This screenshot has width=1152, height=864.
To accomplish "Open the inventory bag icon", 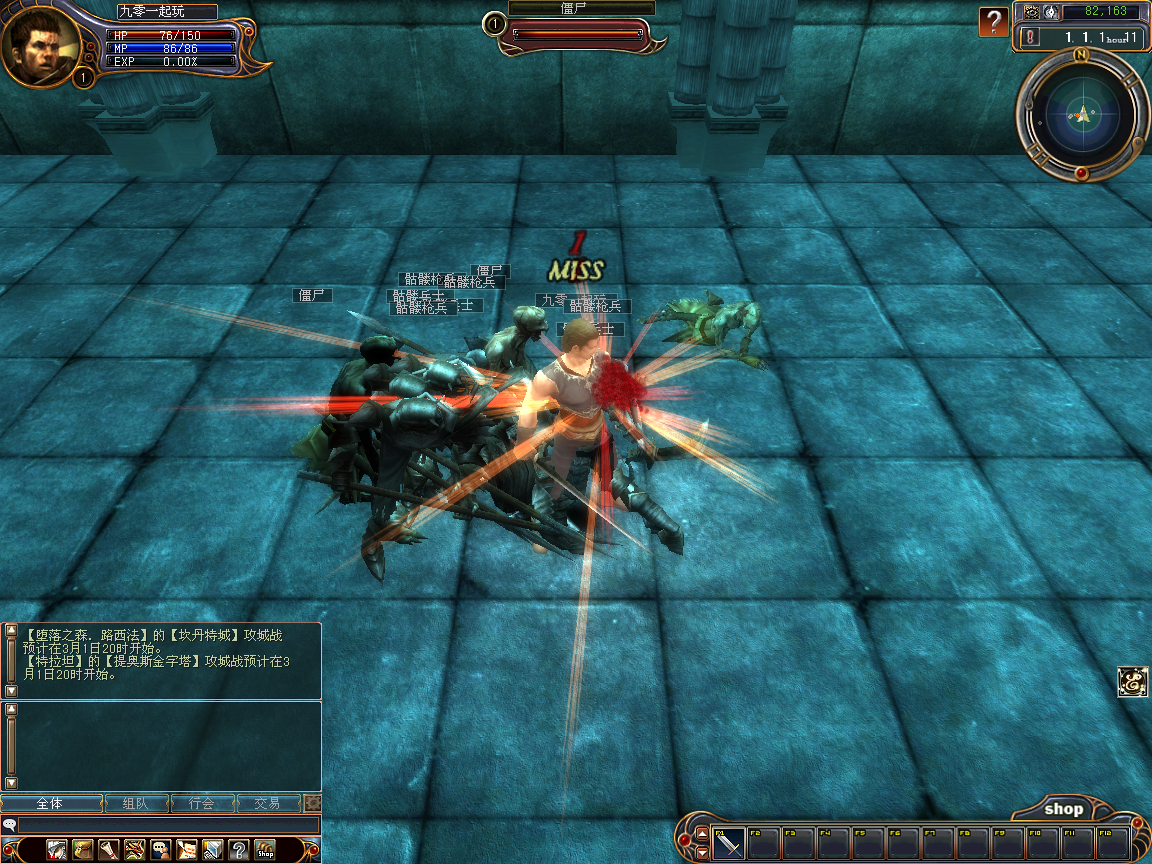I will tap(83, 850).
